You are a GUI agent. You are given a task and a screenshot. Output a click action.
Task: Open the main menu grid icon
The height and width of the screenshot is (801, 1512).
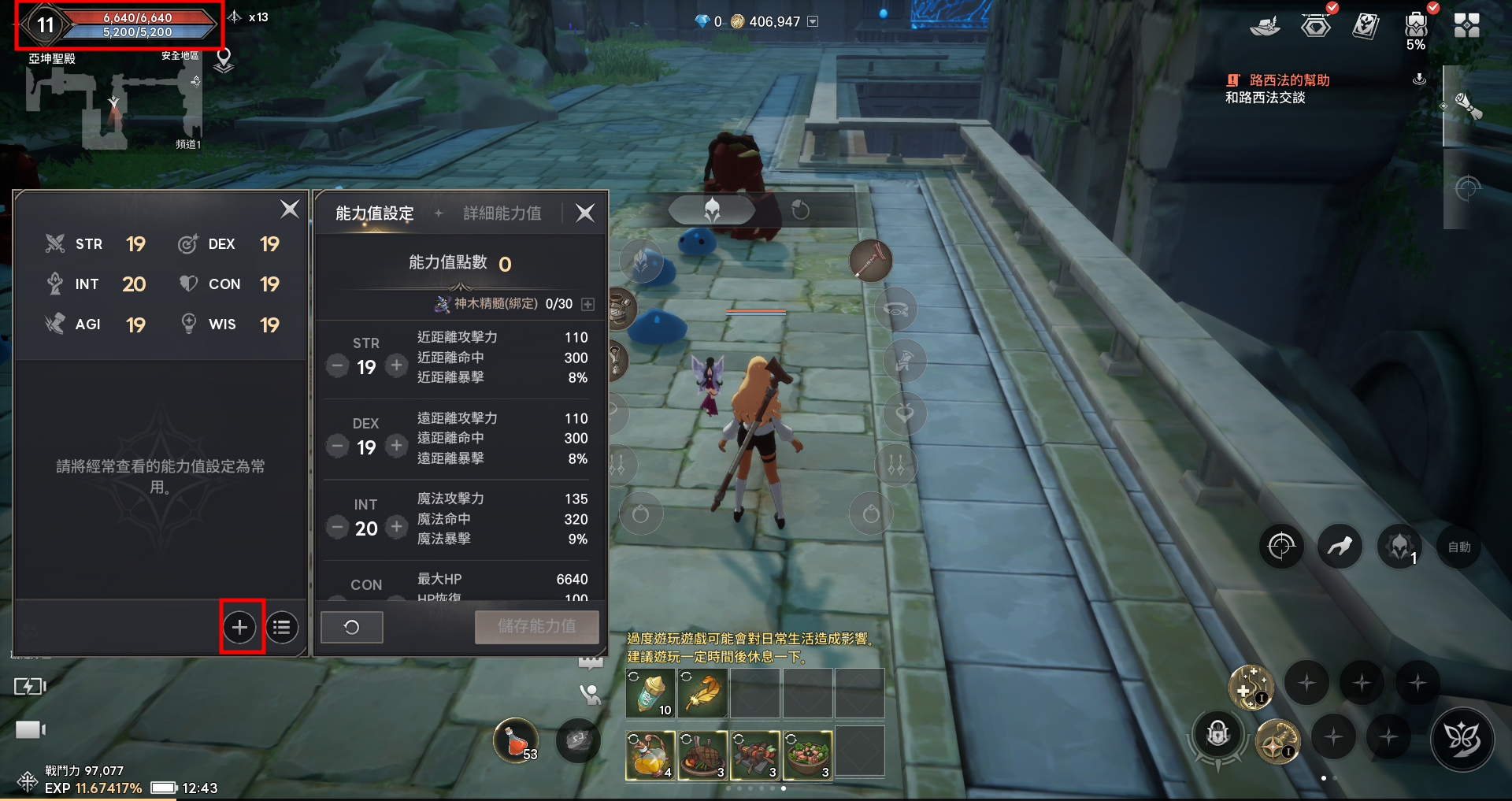tap(1466, 25)
